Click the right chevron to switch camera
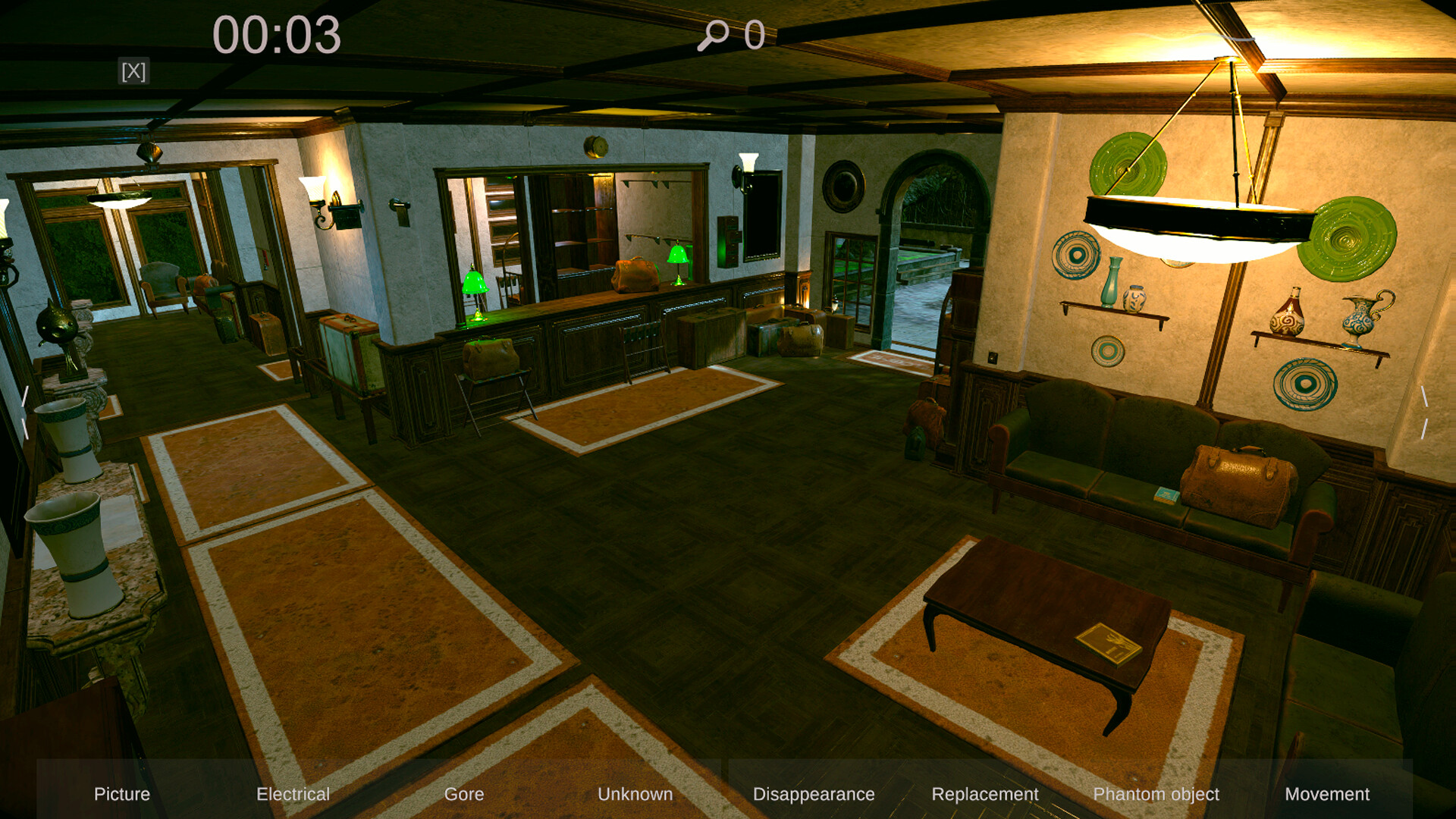Image resolution: width=1456 pixels, height=819 pixels. (1429, 413)
